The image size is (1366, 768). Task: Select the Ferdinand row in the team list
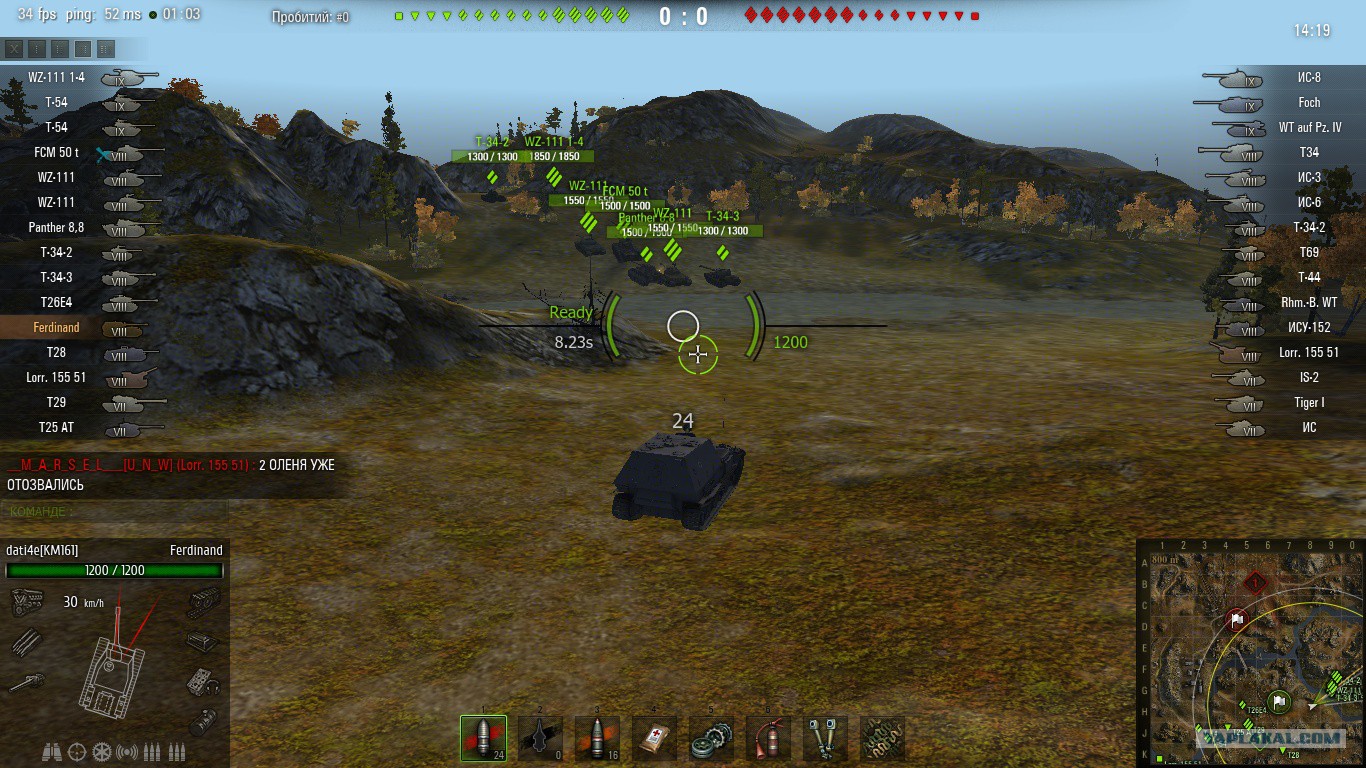coord(57,328)
